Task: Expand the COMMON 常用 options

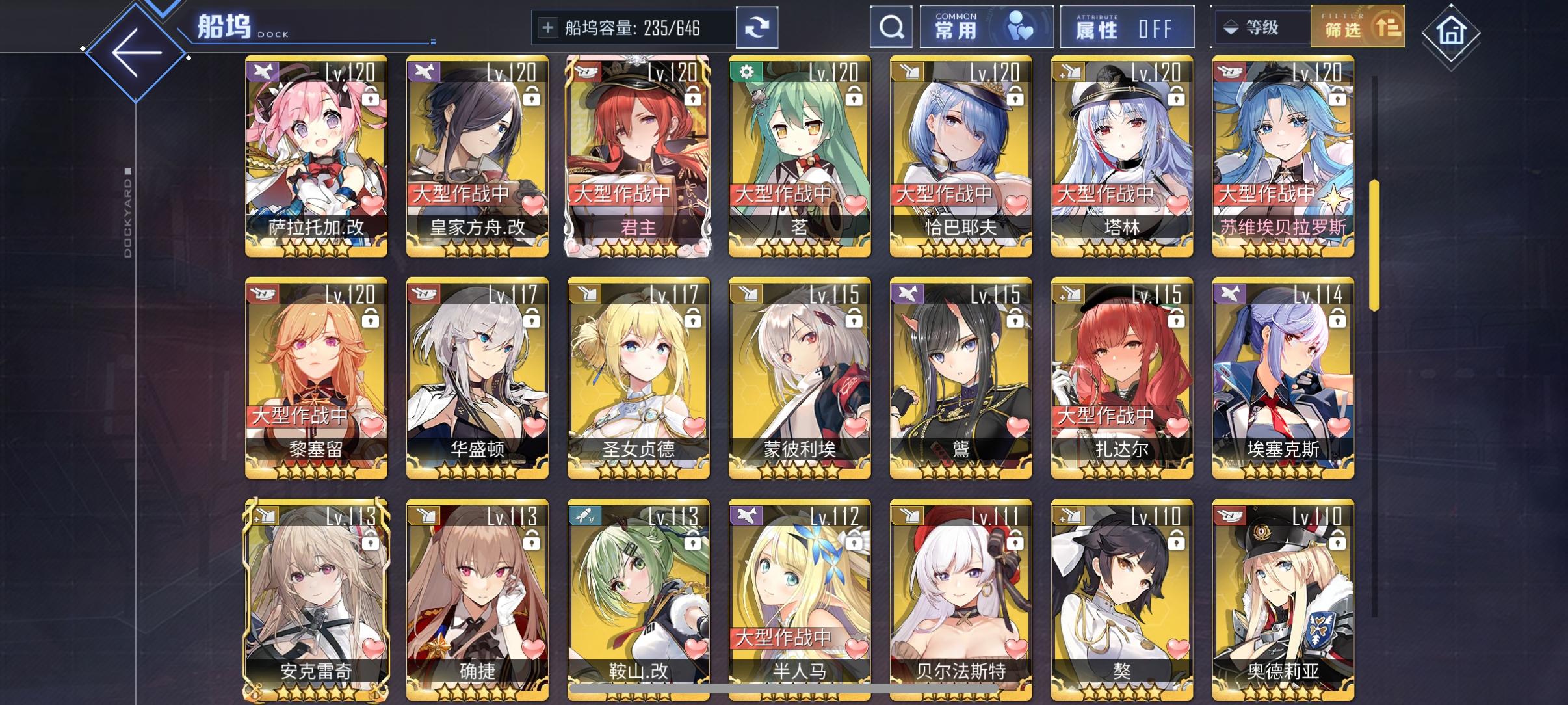Action: [x=987, y=27]
